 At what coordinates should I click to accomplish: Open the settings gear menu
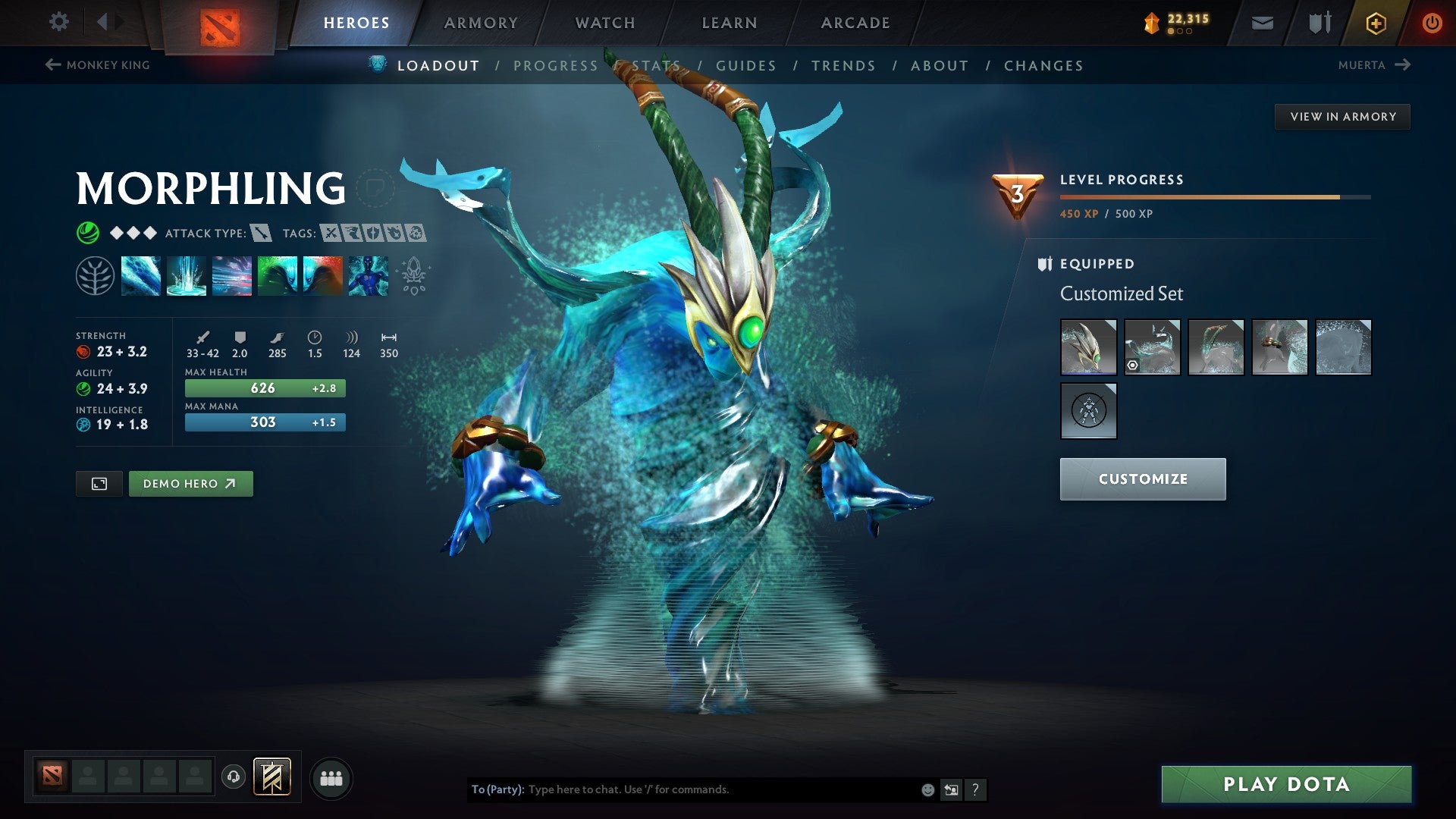(58, 22)
